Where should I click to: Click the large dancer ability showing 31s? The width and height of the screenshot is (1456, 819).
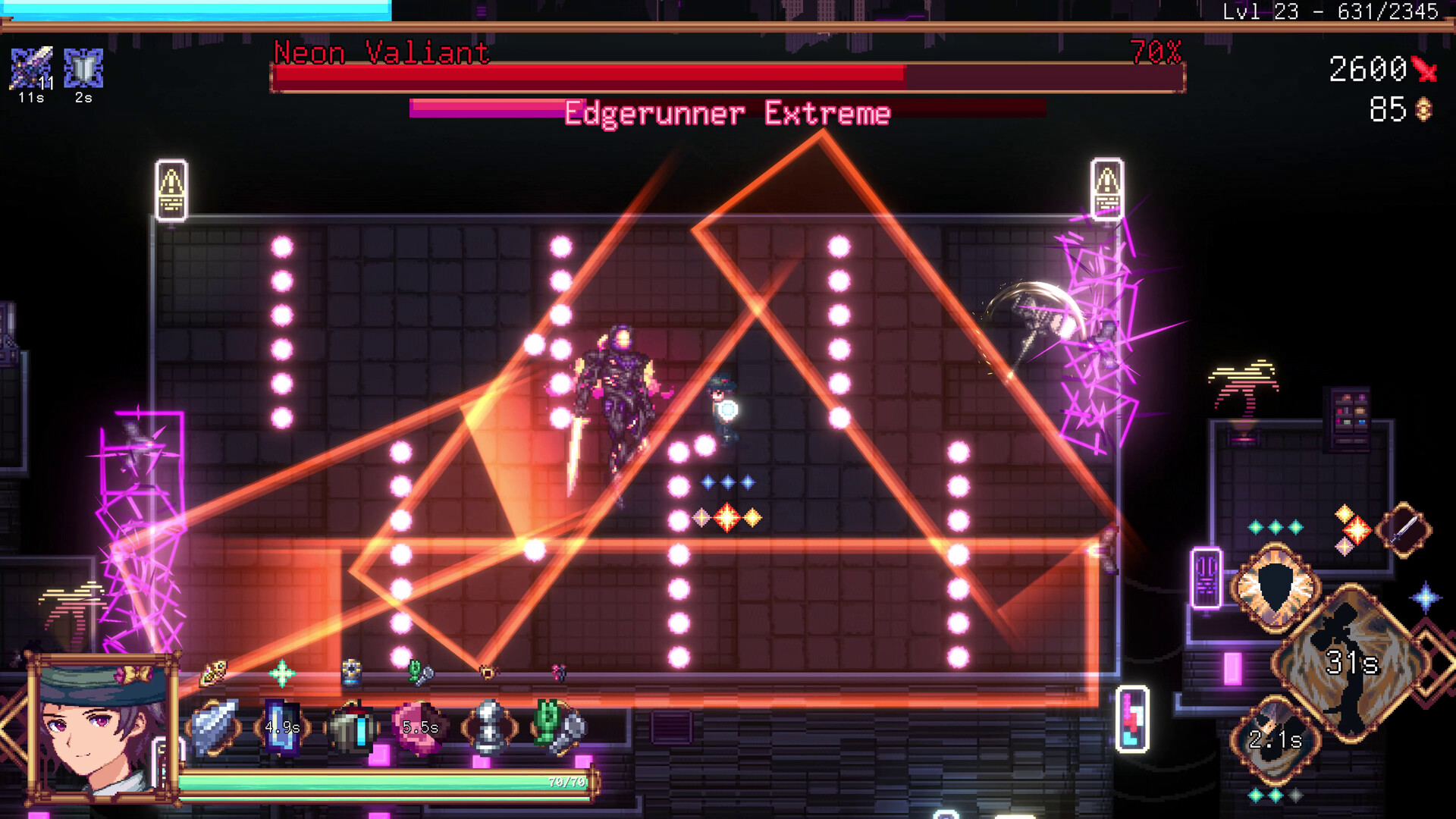(x=1351, y=663)
